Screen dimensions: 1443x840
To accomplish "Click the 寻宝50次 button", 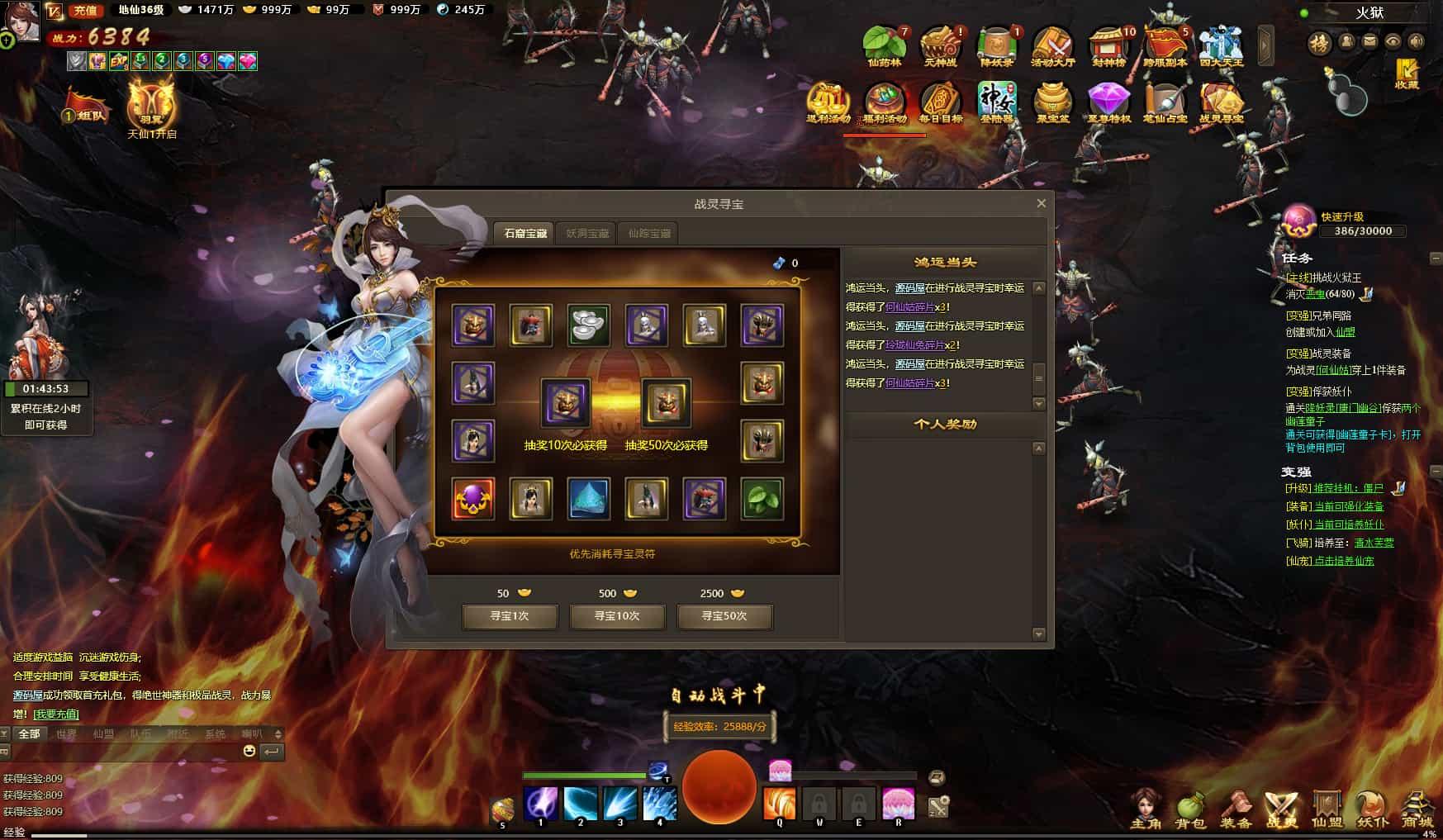I will coord(724,616).
